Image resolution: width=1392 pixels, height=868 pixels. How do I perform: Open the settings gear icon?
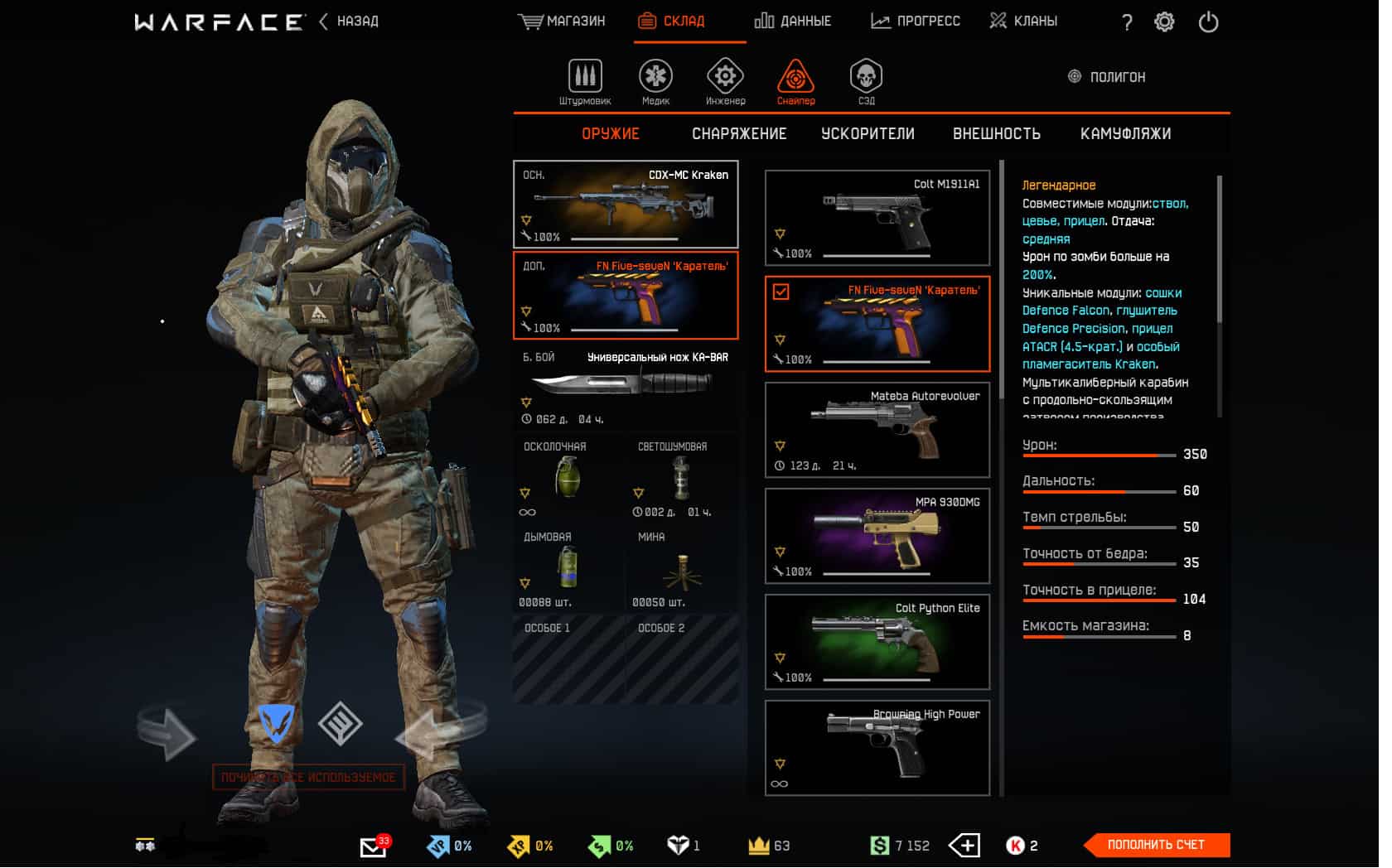[1164, 22]
